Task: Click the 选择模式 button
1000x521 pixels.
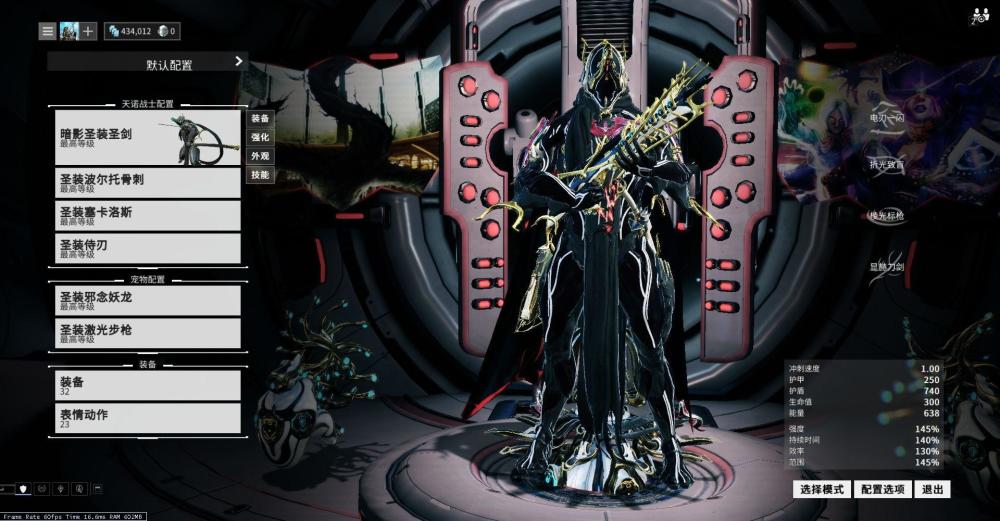Action: [822, 489]
